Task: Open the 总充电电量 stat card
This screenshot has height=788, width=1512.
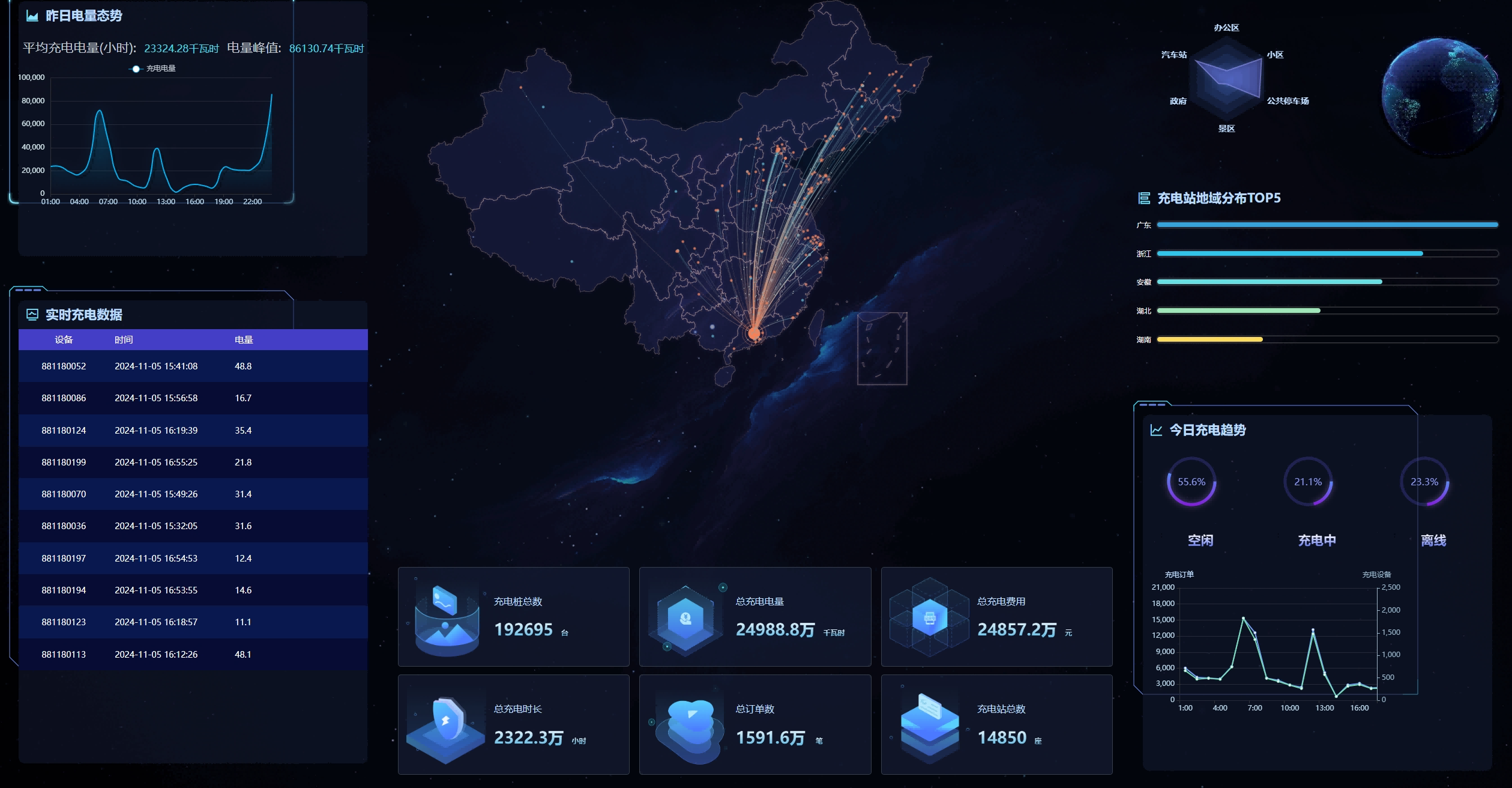Action: (x=754, y=616)
